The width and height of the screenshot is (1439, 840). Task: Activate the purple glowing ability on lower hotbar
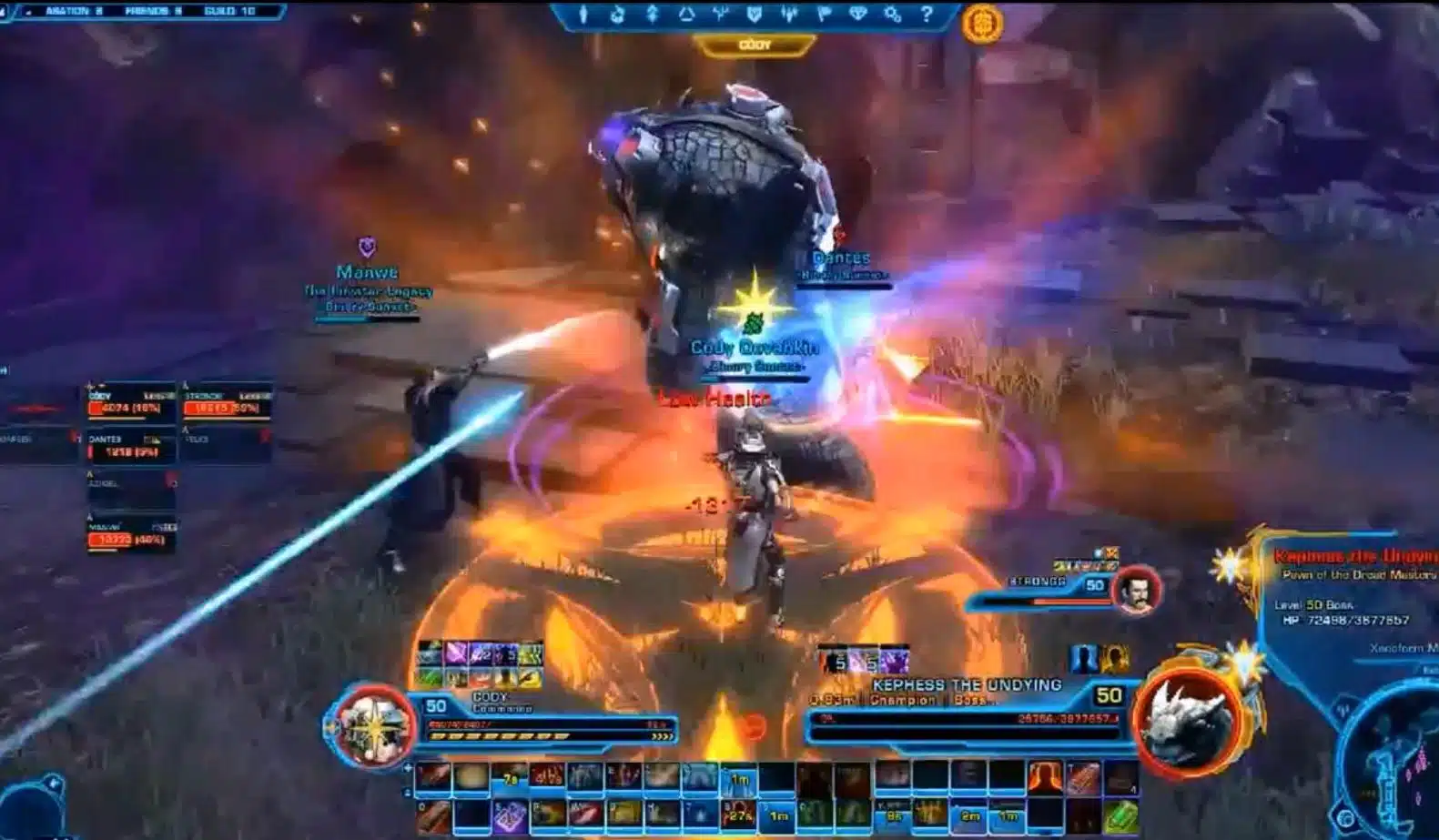(x=510, y=815)
